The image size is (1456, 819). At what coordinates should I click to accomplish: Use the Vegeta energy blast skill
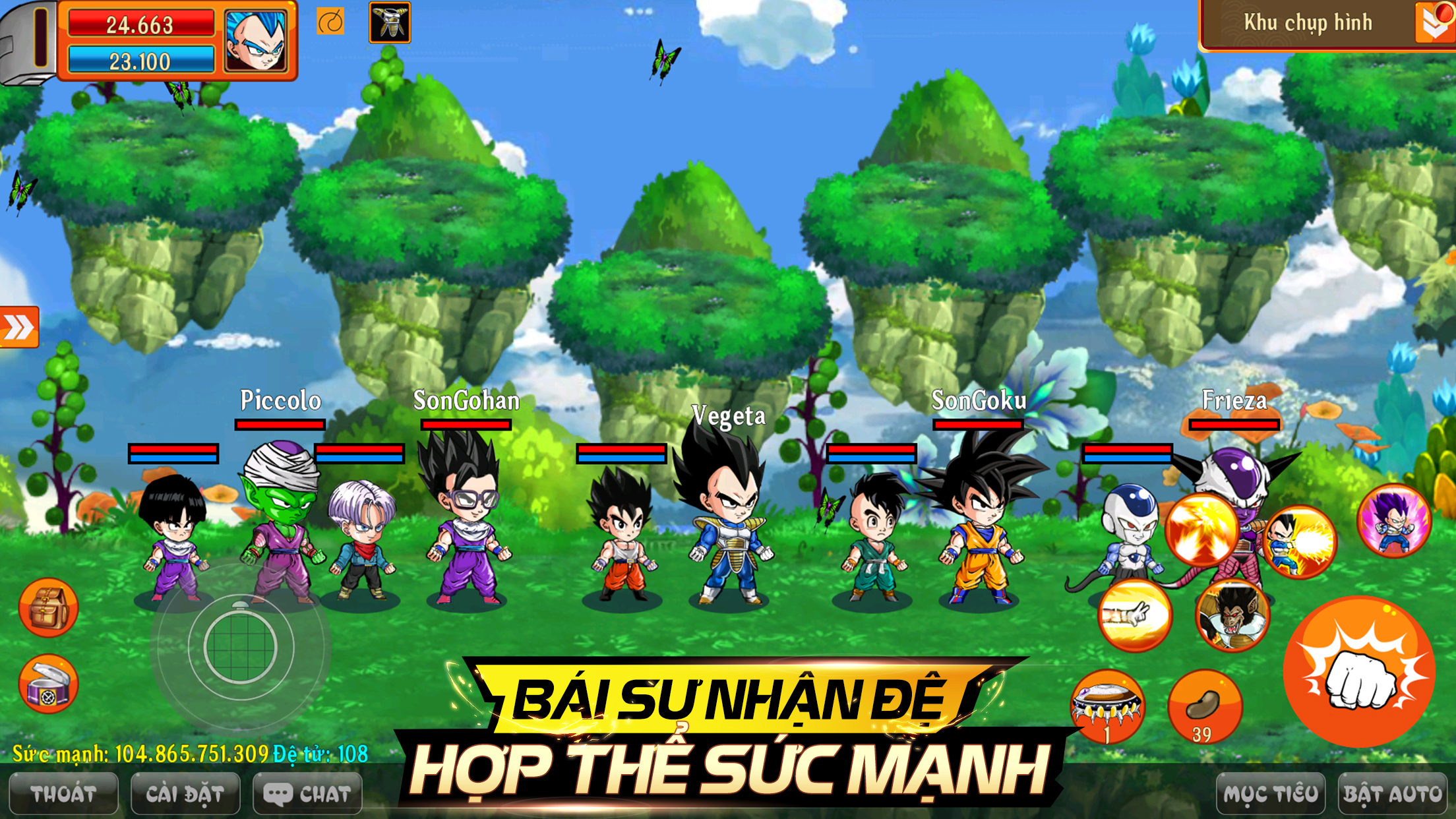[x=1299, y=541]
